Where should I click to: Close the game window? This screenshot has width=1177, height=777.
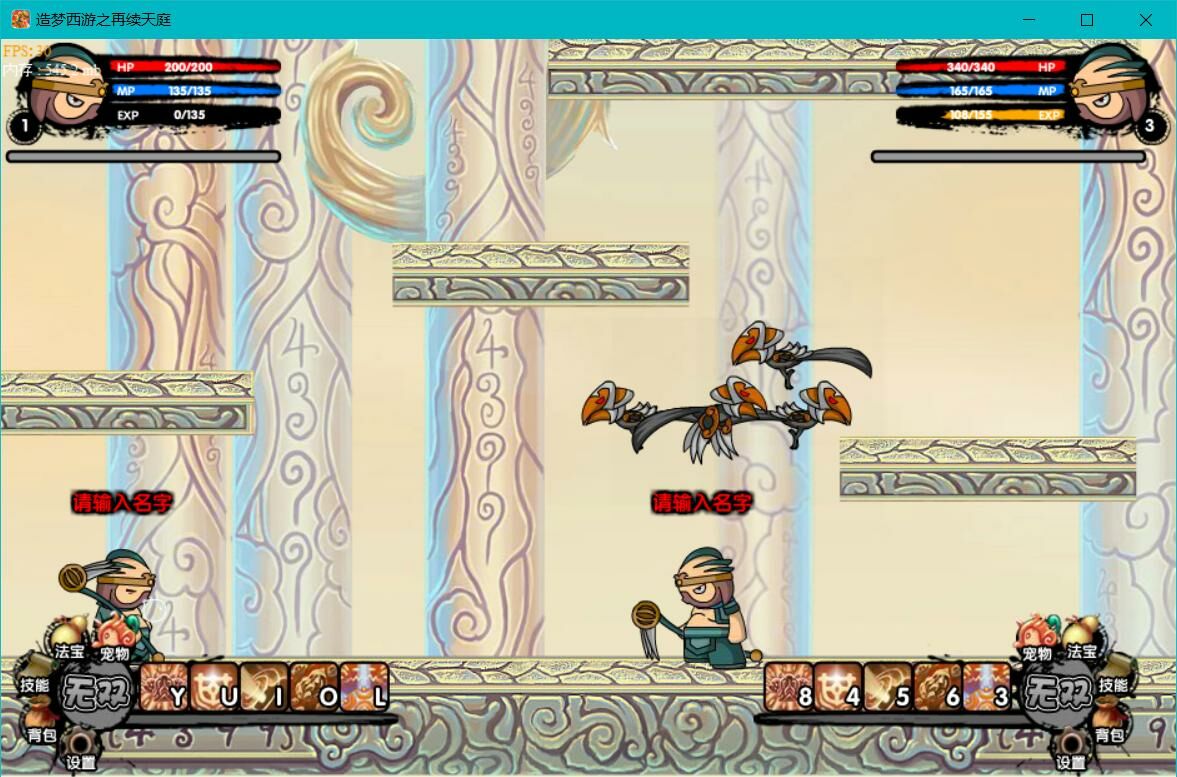1146,20
